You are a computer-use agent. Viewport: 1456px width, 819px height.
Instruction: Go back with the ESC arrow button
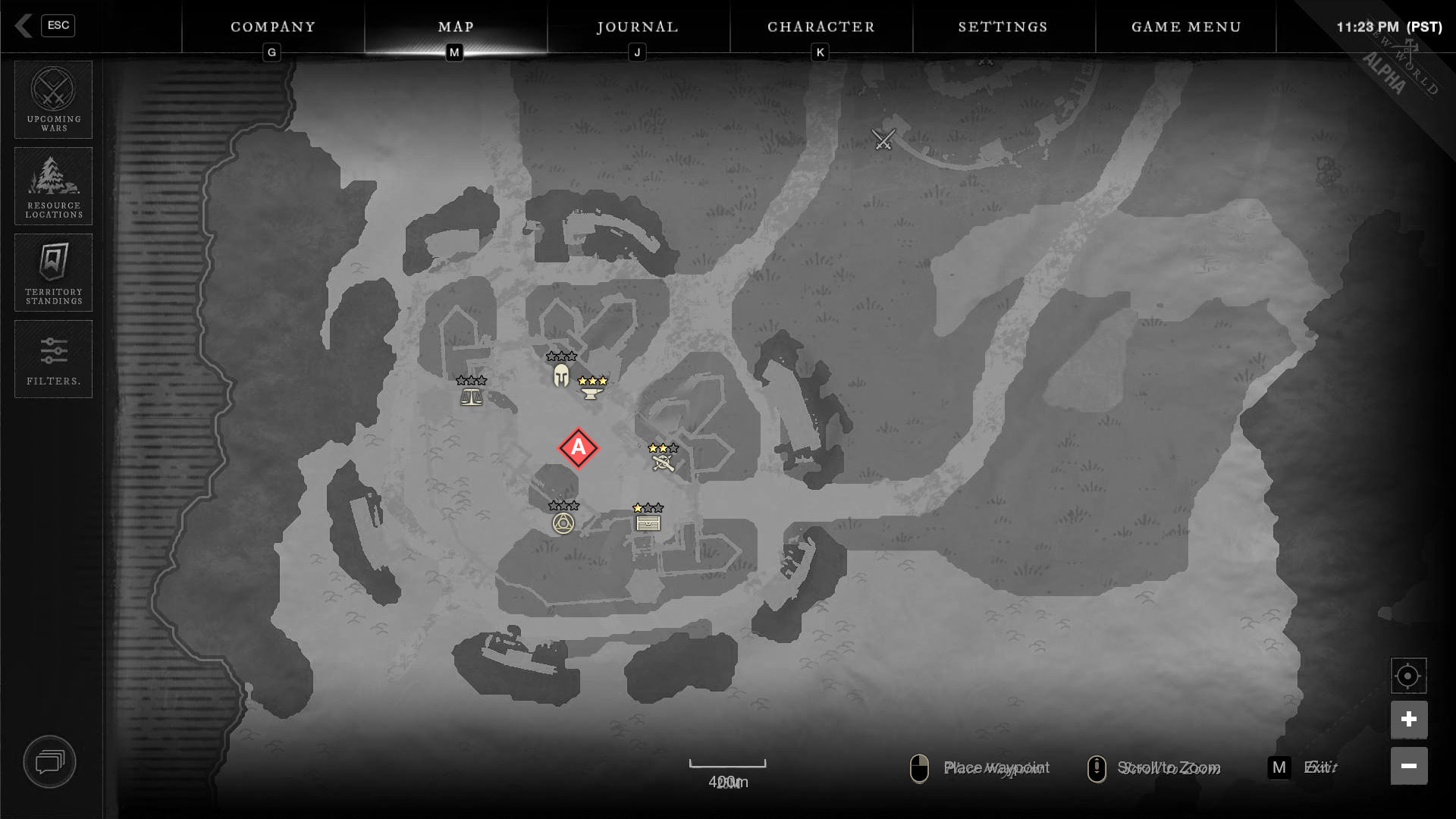pos(24,26)
